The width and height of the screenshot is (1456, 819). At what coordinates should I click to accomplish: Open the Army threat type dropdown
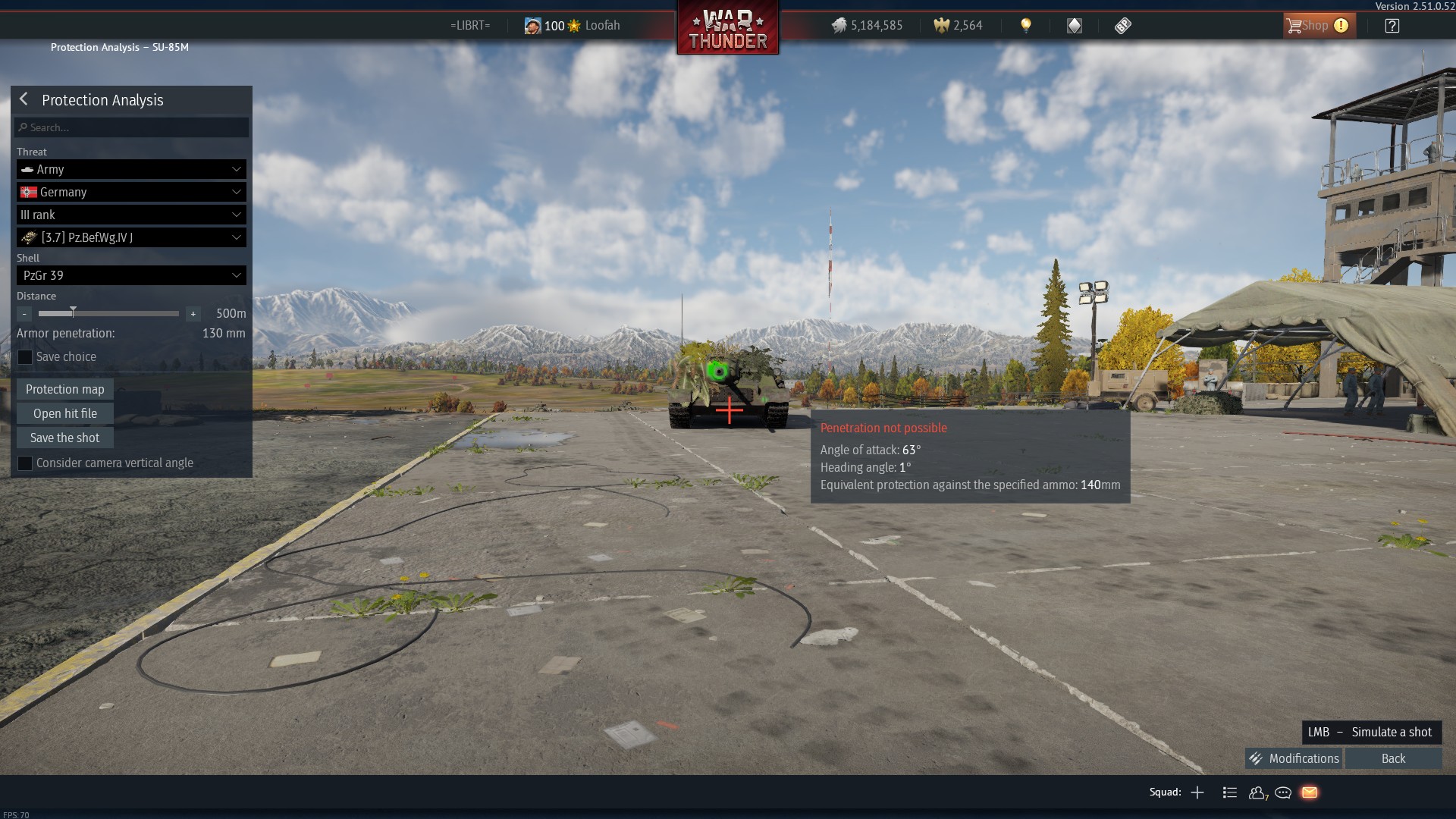tap(131, 169)
